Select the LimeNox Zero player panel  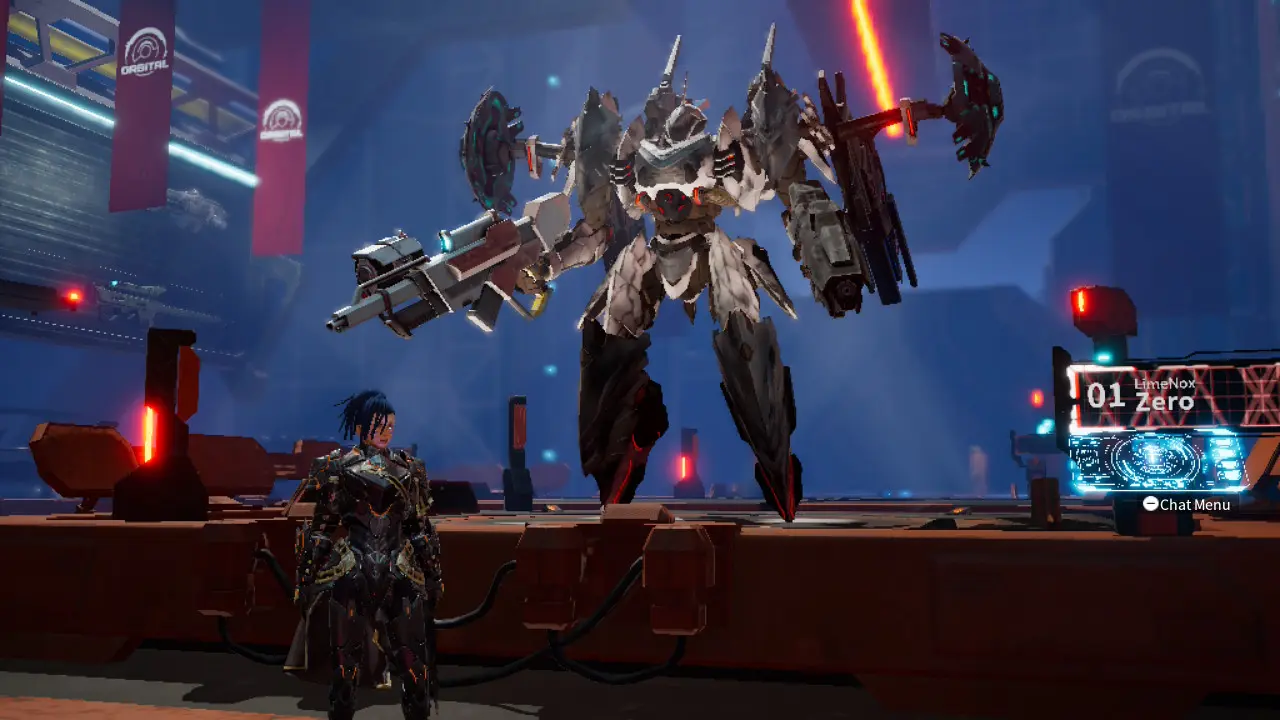coord(1172,398)
